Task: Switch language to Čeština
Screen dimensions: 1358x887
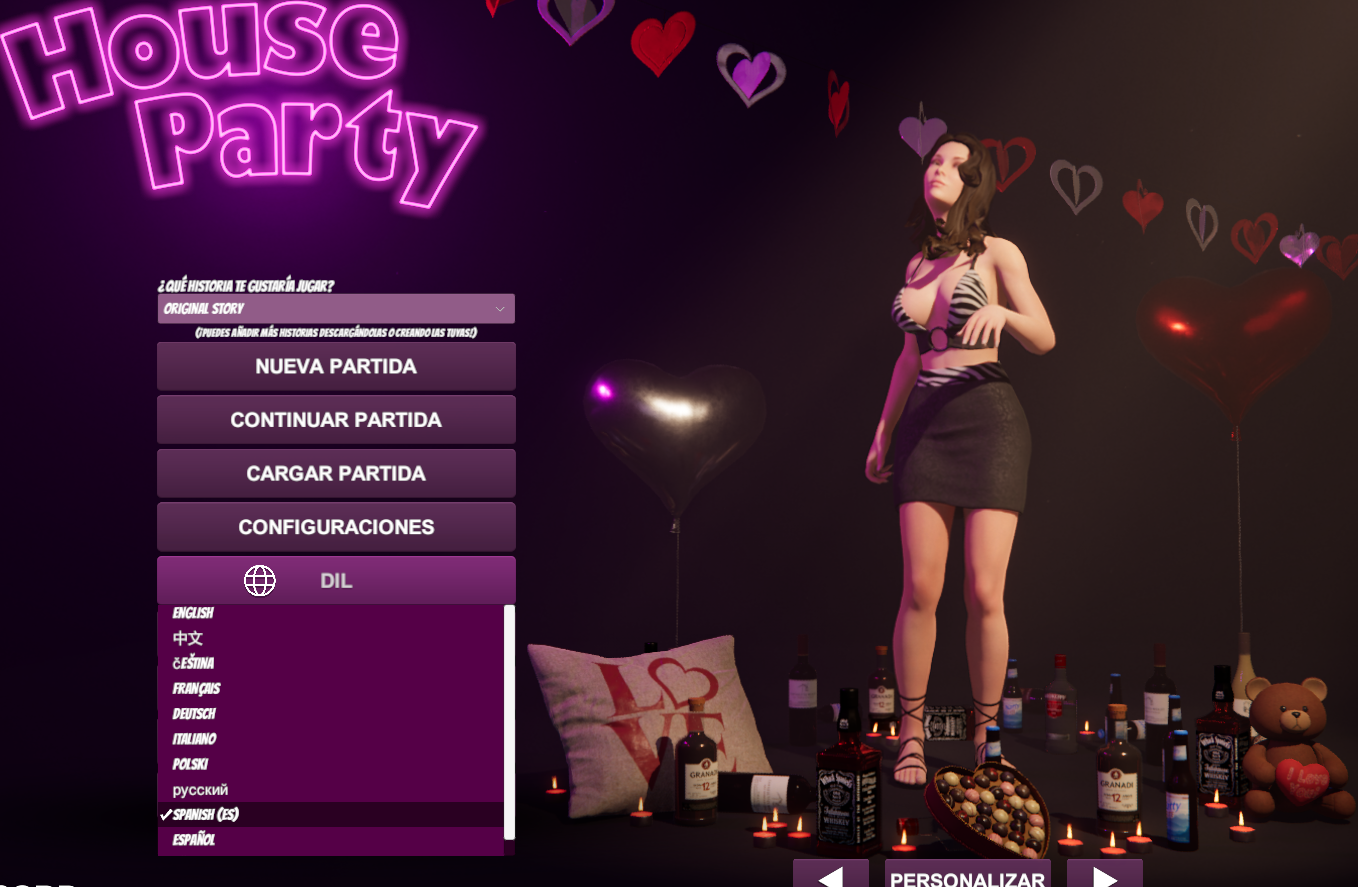Action: pyautogui.click(x=194, y=663)
